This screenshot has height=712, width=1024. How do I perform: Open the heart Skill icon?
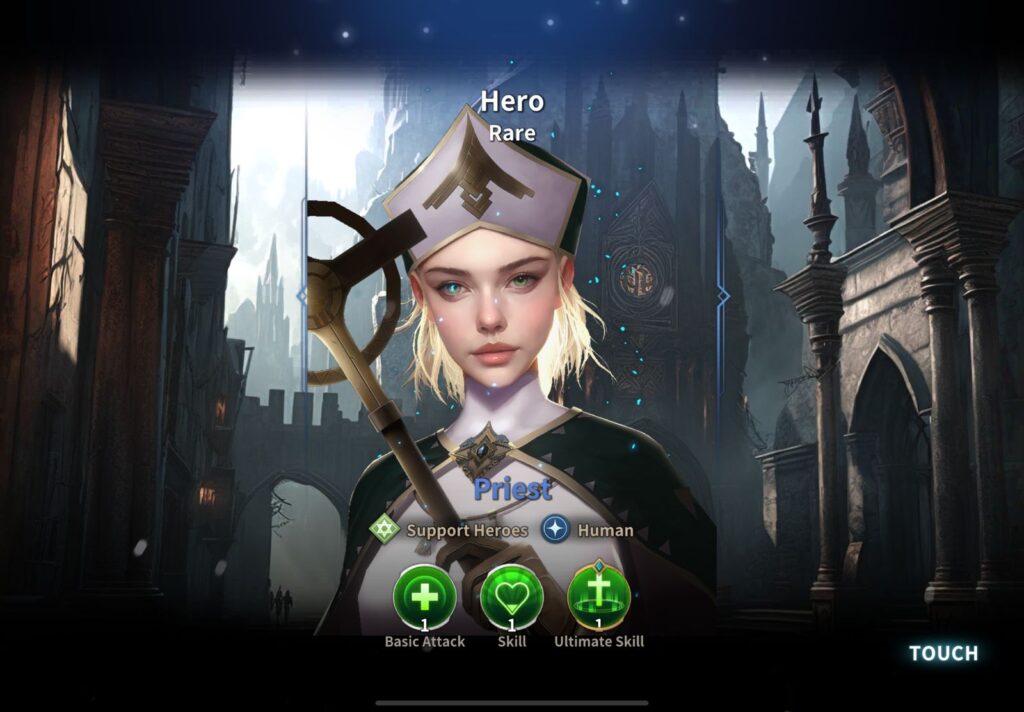[x=512, y=597]
